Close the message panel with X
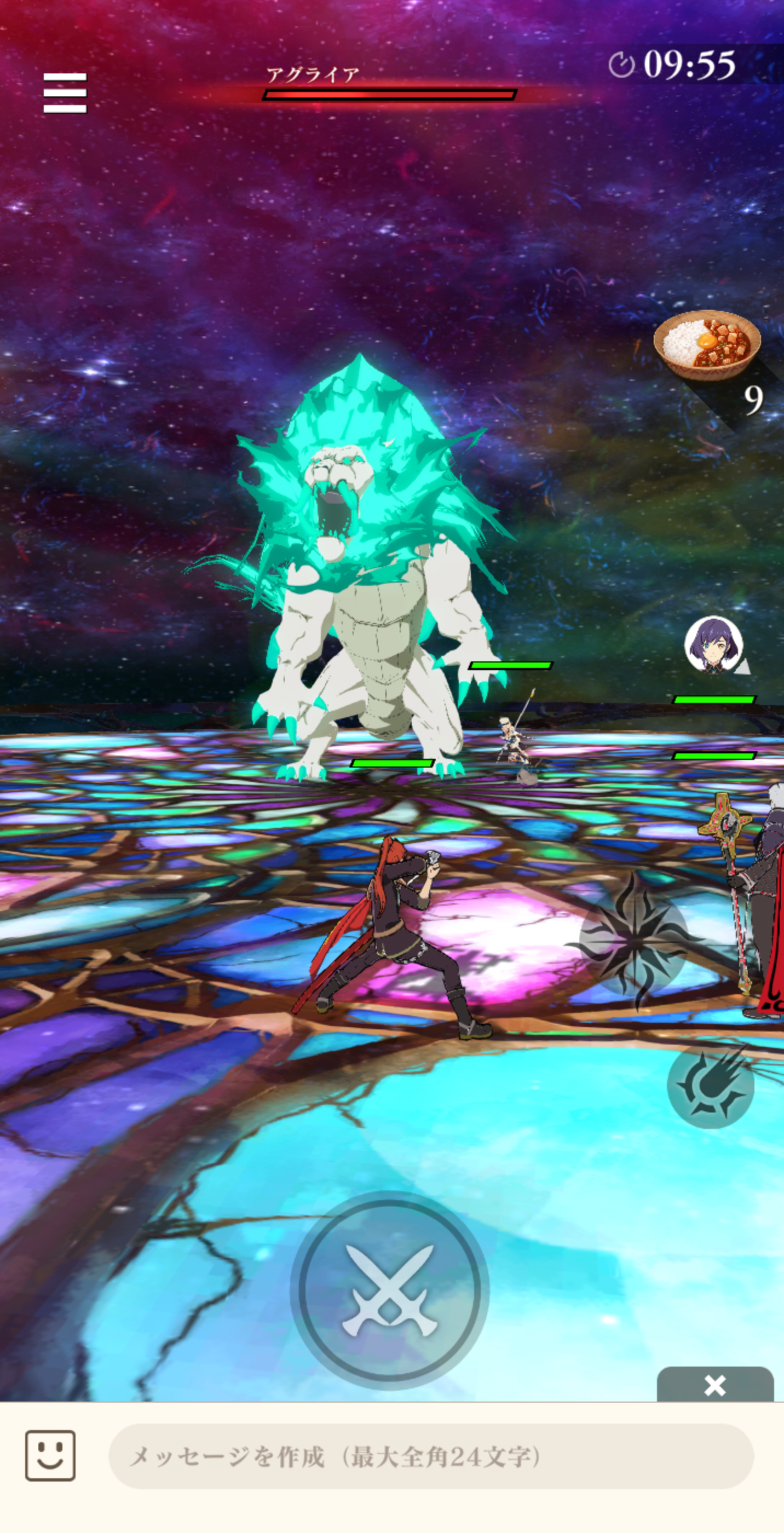This screenshot has height=1533, width=784. tap(714, 1386)
